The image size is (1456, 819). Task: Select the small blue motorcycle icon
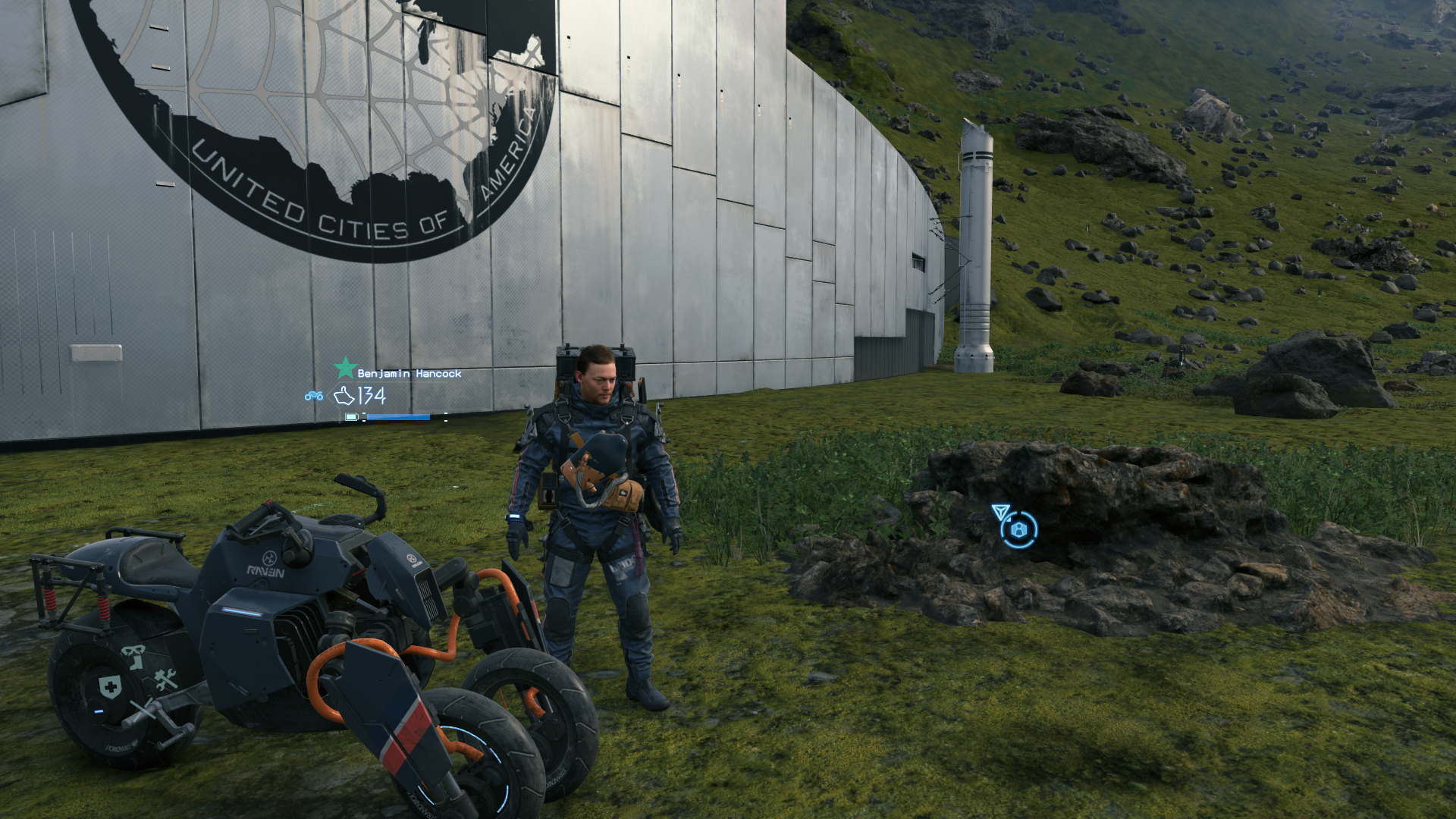point(314,396)
